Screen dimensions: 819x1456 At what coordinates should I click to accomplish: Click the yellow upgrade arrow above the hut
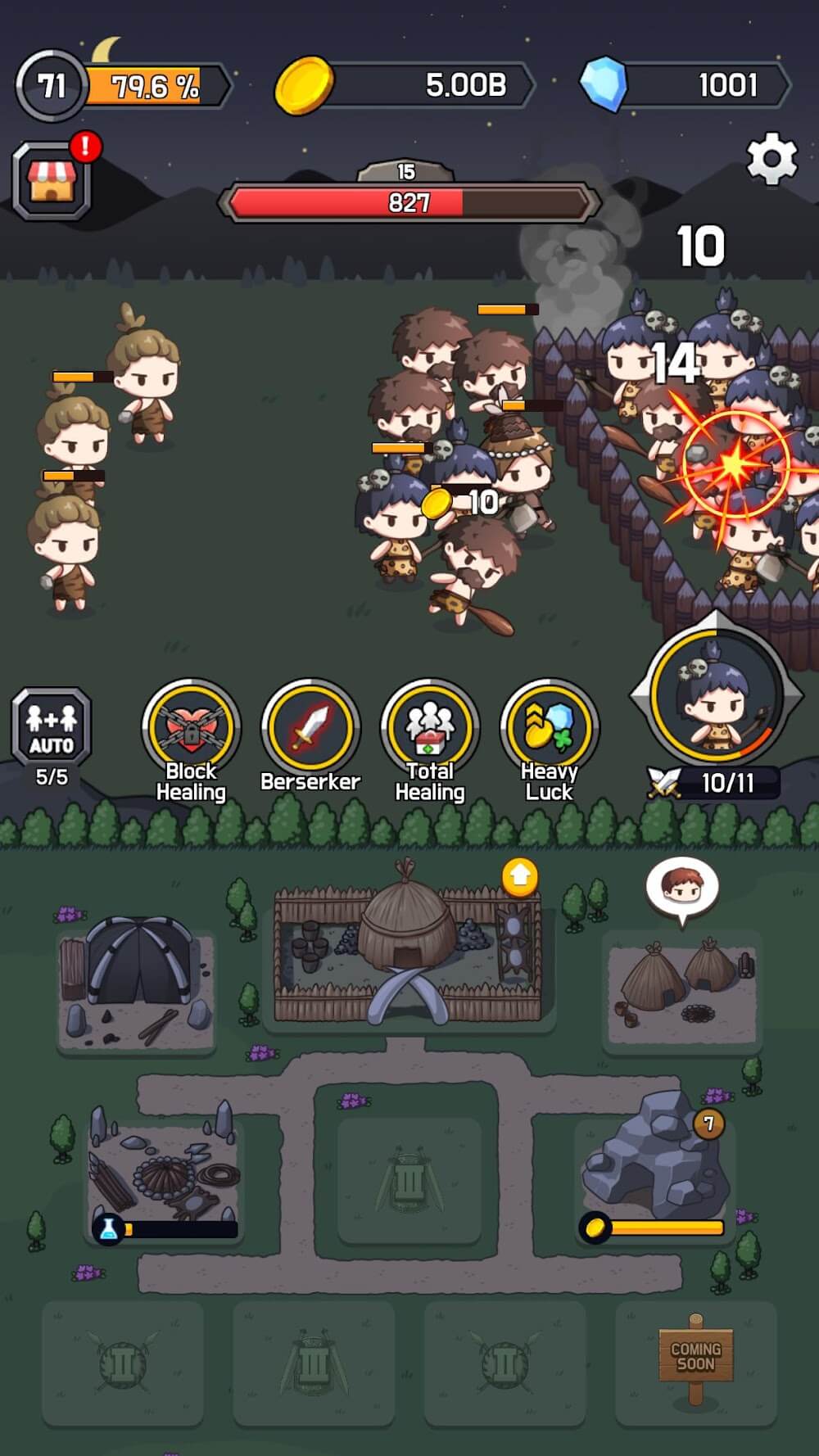[520, 877]
